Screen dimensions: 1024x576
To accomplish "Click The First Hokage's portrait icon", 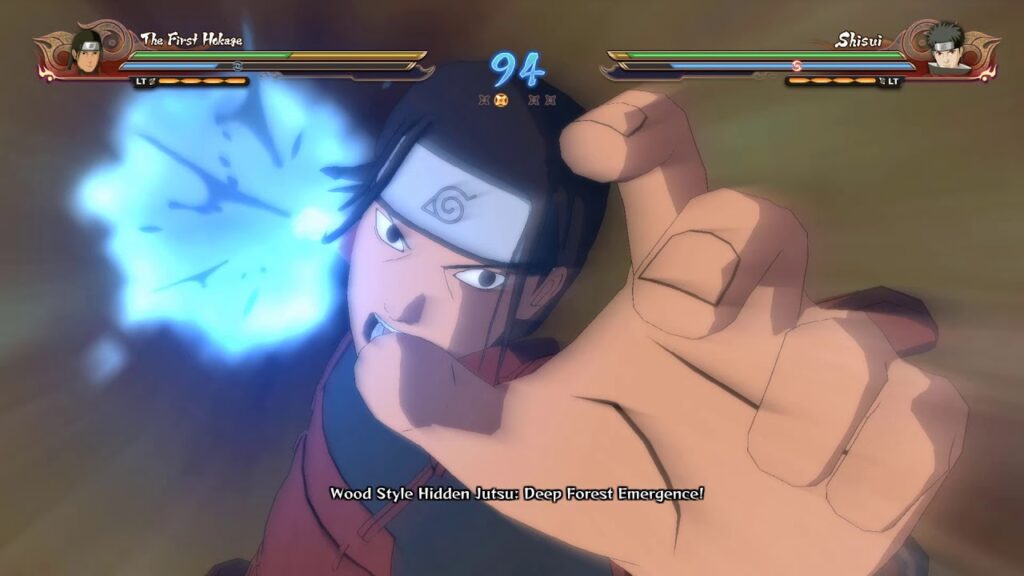I will coord(86,49).
